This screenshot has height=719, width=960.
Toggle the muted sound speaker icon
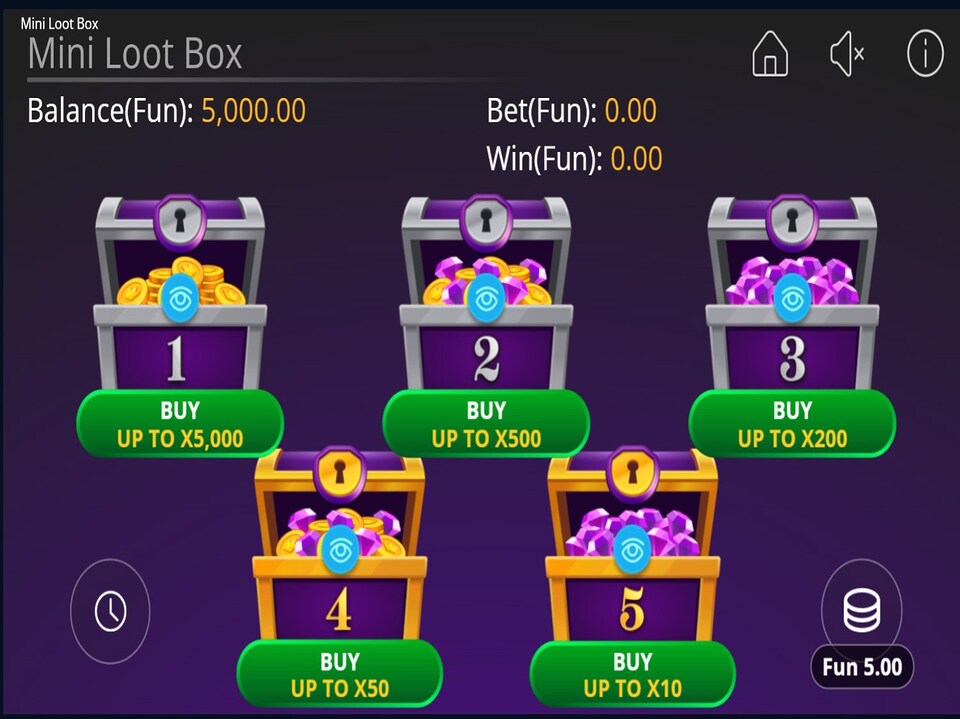click(847, 54)
